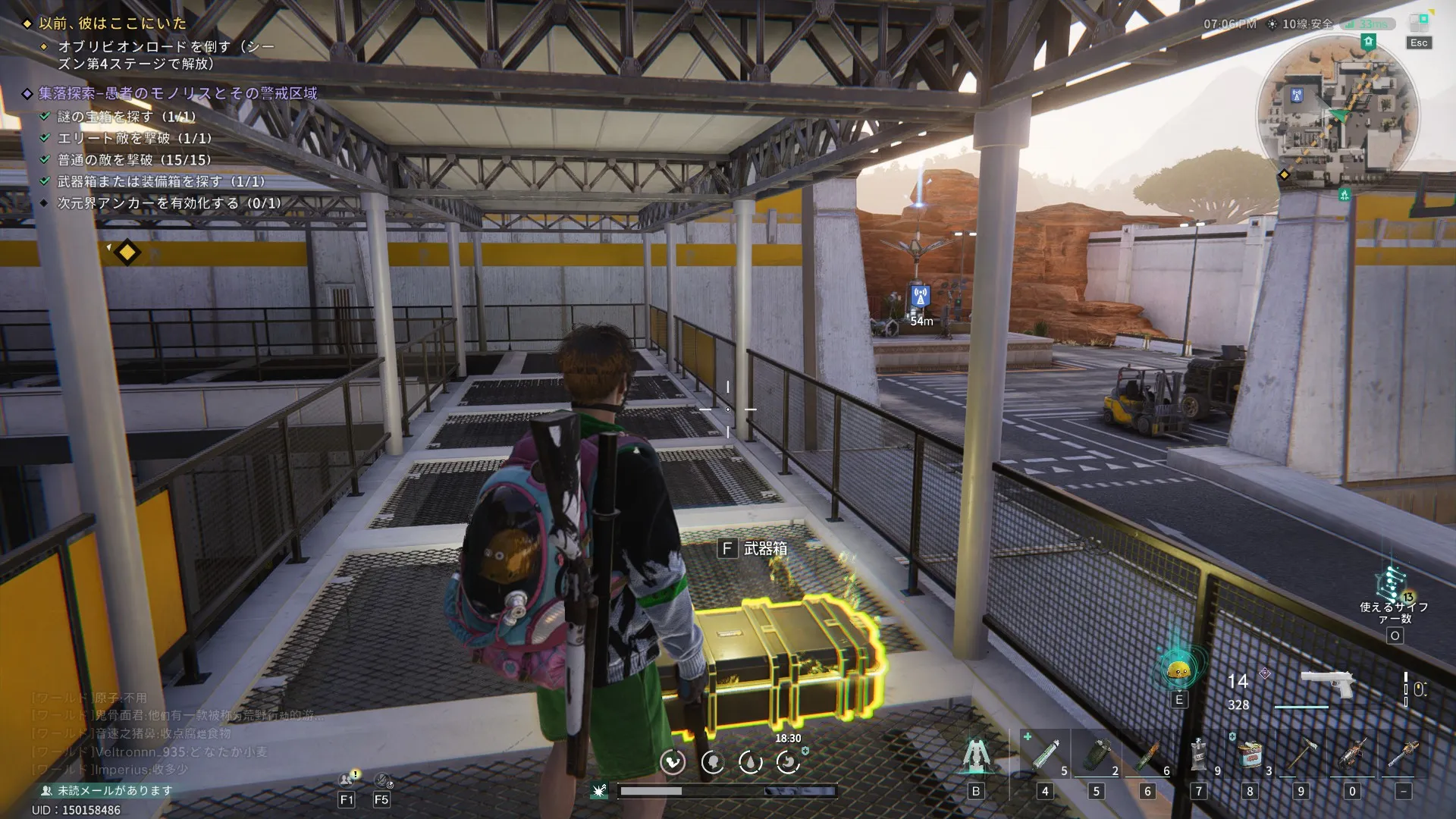Click the blue signal tower minimap marker
The width and height of the screenshot is (1456, 819).
pyautogui.click(x=1296, y=96)
